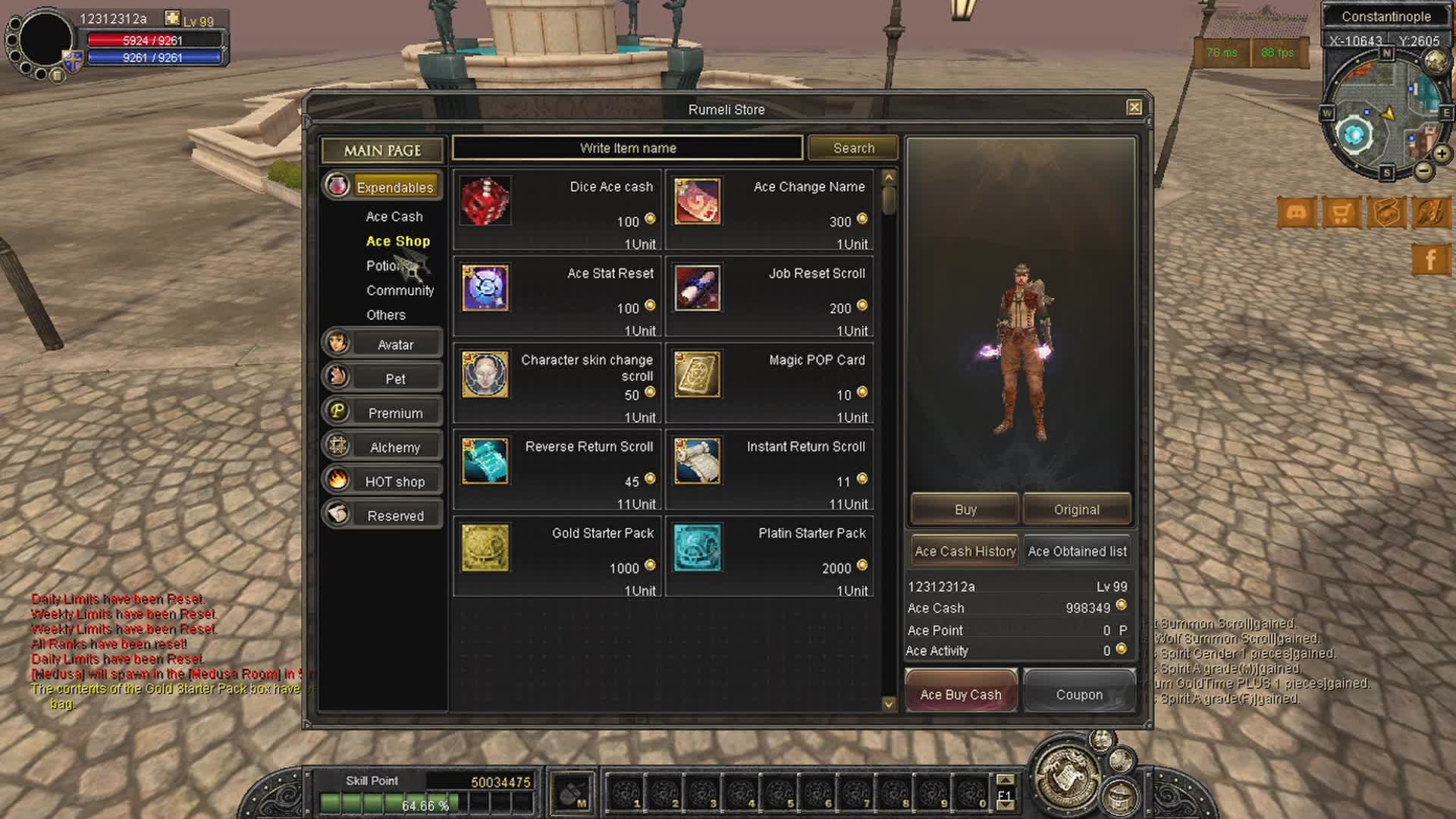Close the Rumeli Store window
Viewport: 1456px width, 819px height.
click(x=1134, y=108)
